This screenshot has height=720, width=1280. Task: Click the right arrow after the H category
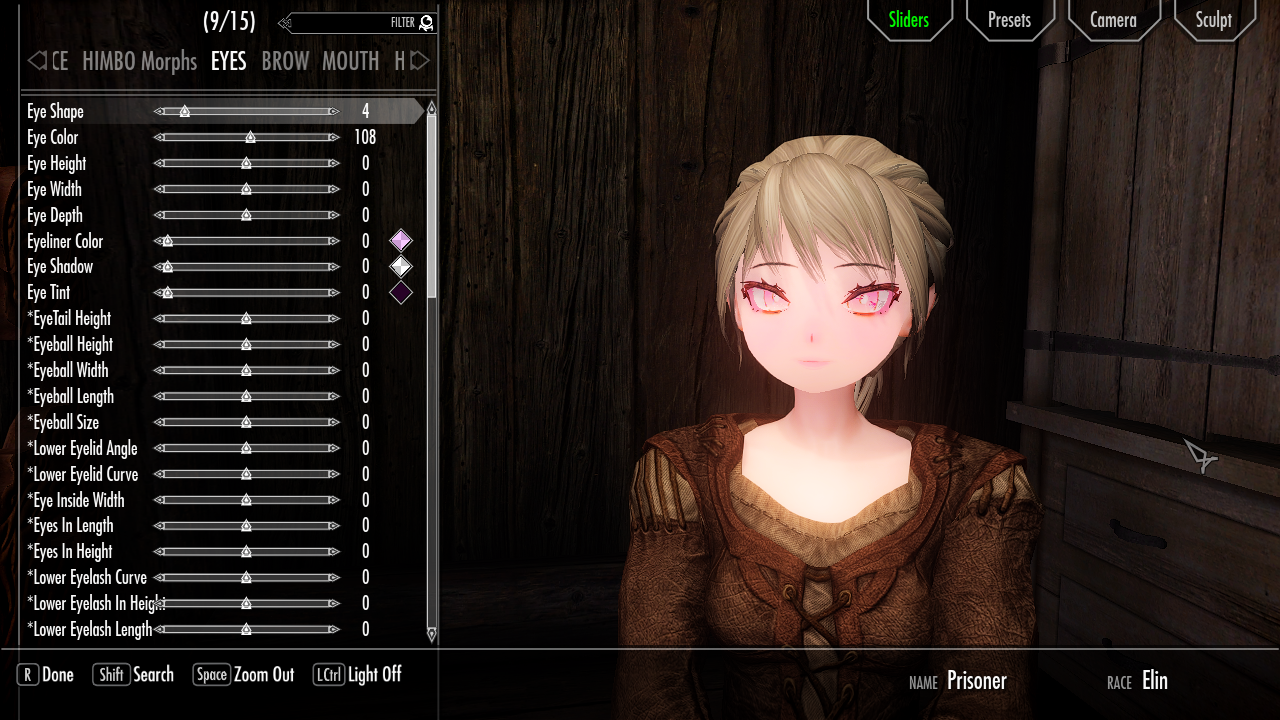(x=418, y=61)
